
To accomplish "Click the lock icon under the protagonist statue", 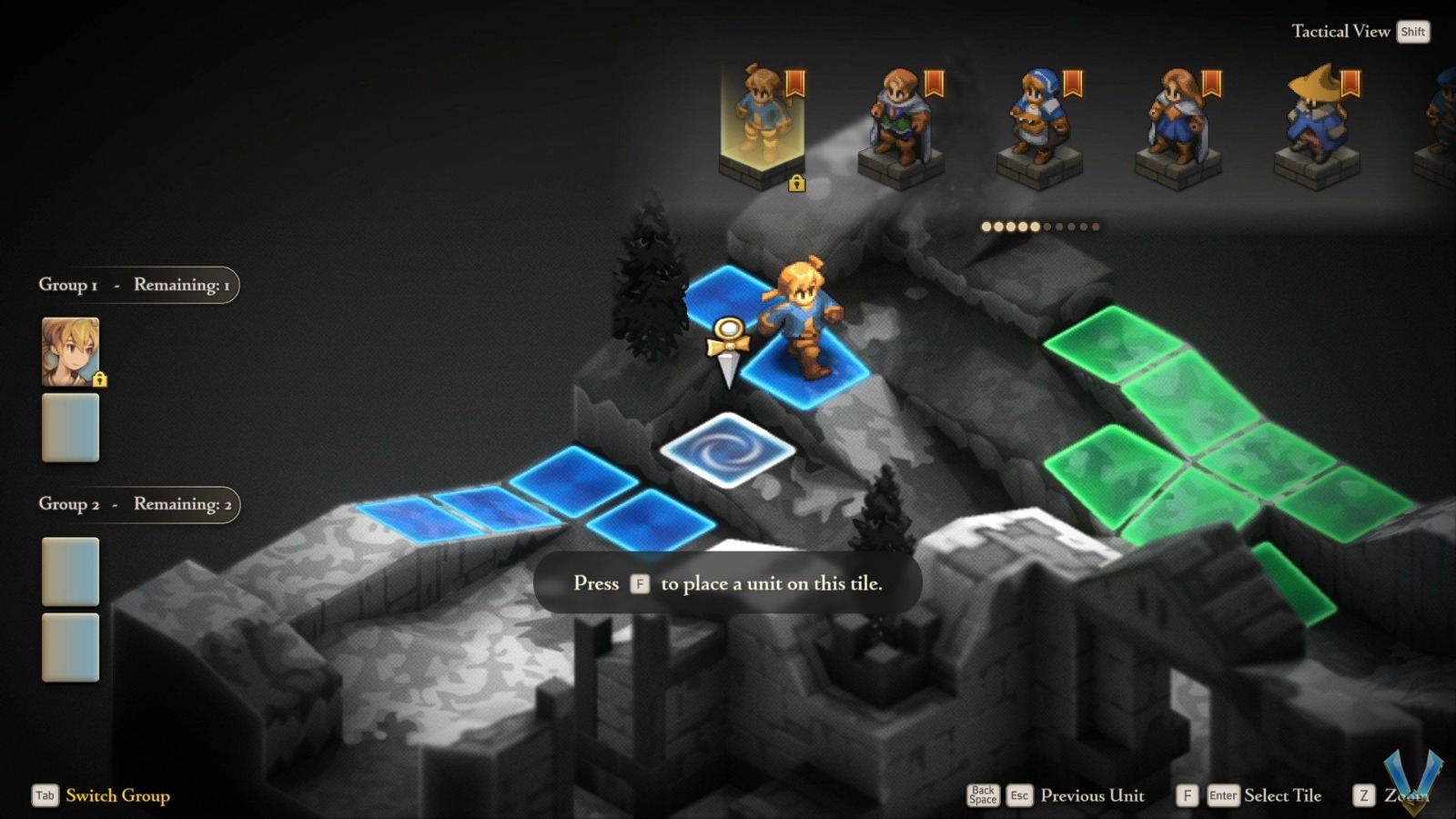I will (798, 185).
